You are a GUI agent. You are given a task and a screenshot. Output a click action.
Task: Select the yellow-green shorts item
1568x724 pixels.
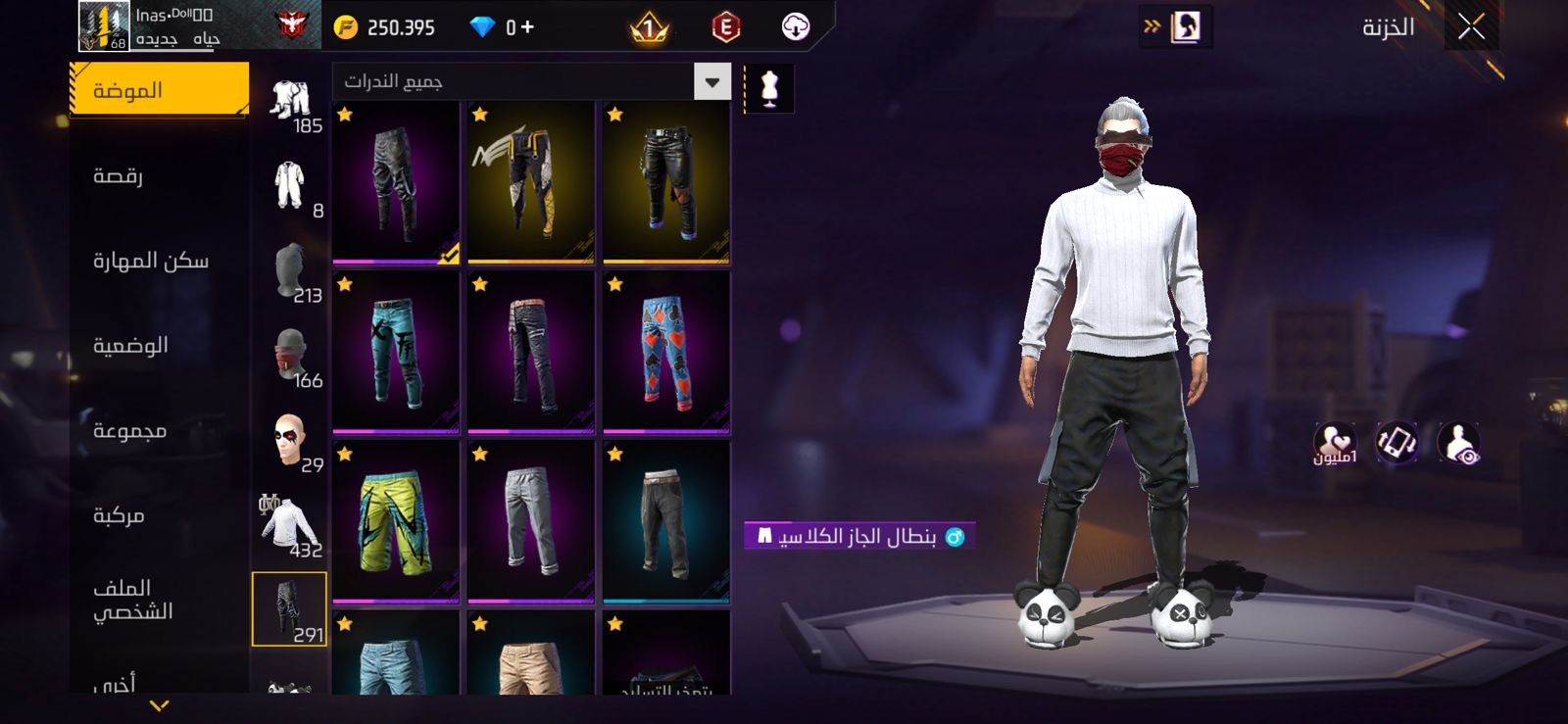click(396, 521)
